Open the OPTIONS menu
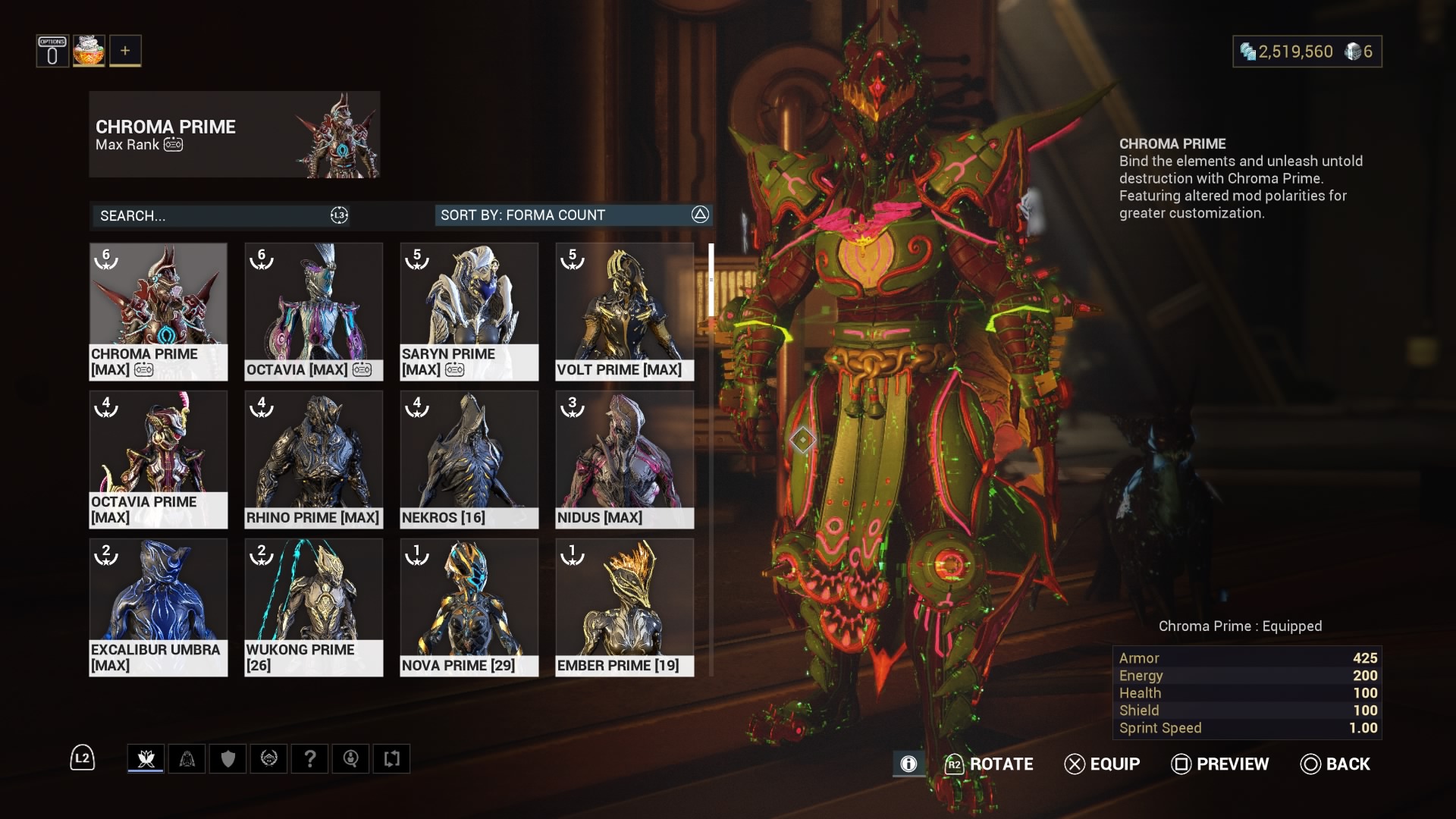This screenshot has width=1456, height=819. tap(52, 50)
